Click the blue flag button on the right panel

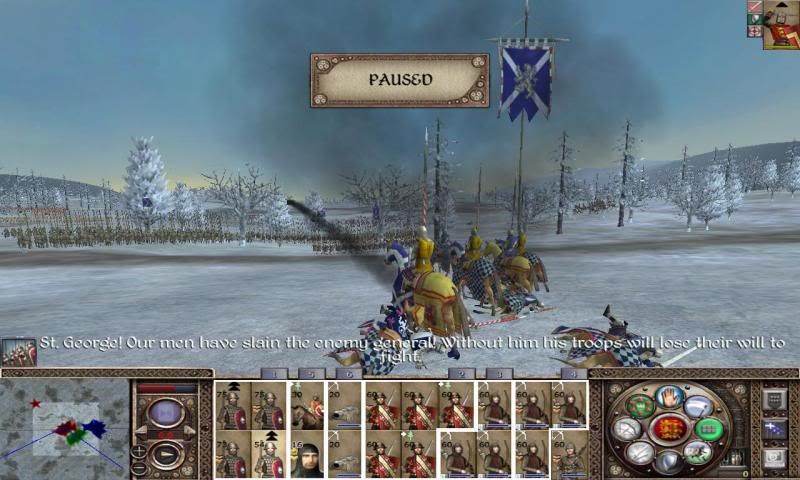click(775, 428)
